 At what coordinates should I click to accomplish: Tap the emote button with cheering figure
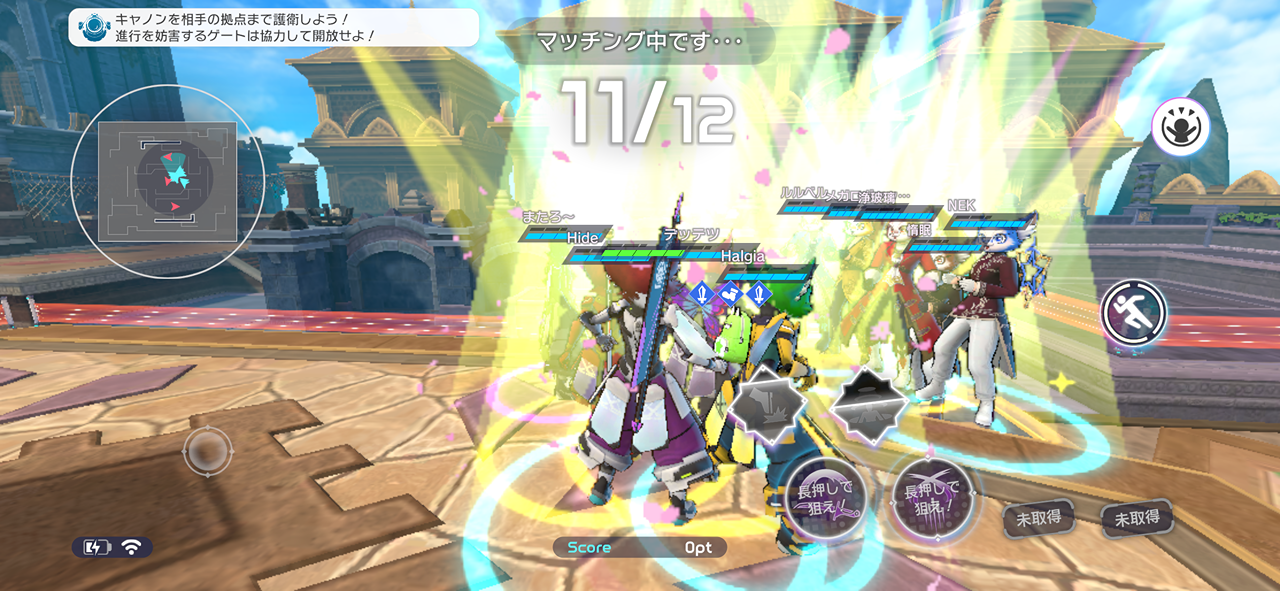[x=1180, y=126]
